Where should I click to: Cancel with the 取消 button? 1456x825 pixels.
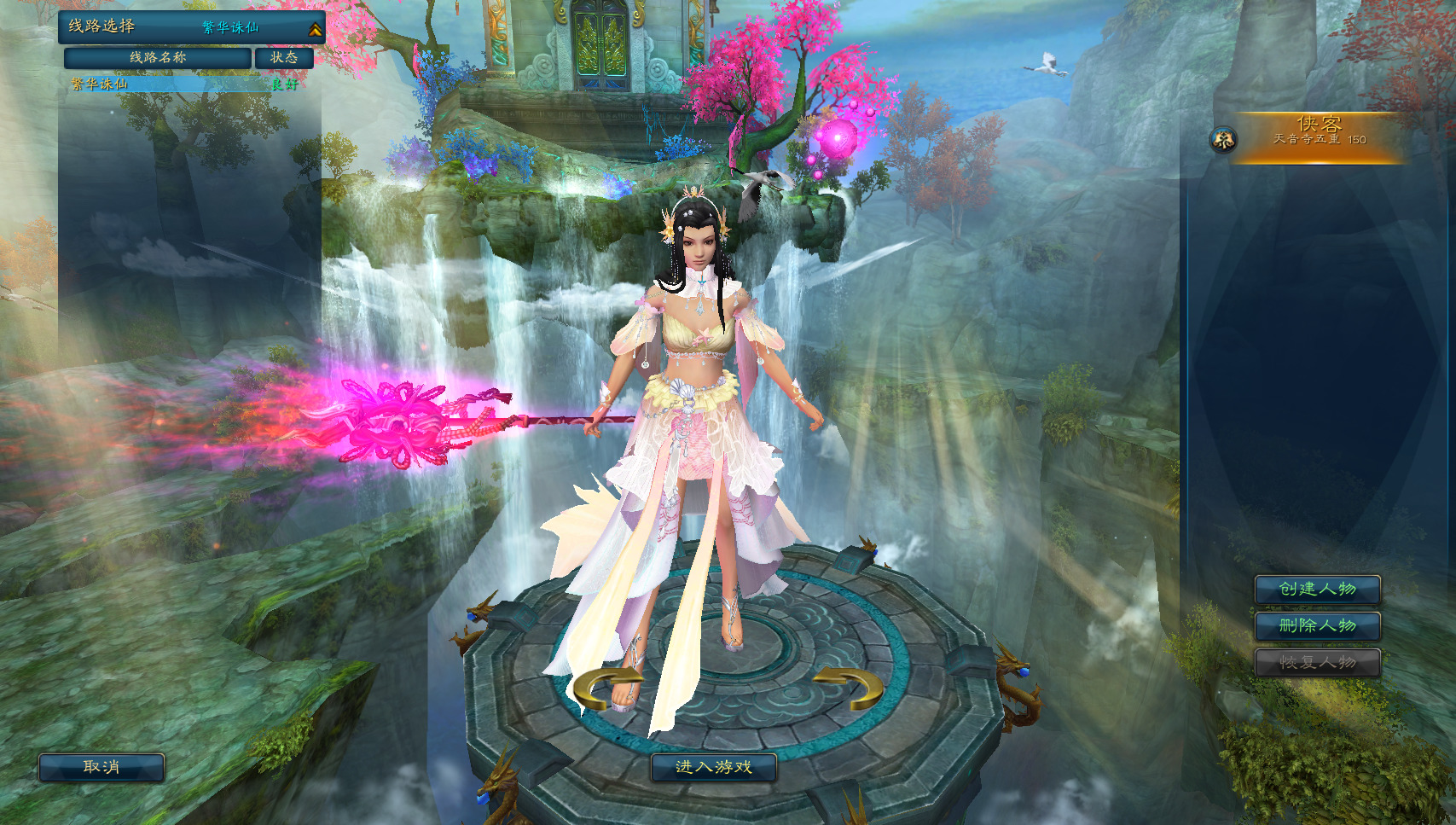[102, 767]
